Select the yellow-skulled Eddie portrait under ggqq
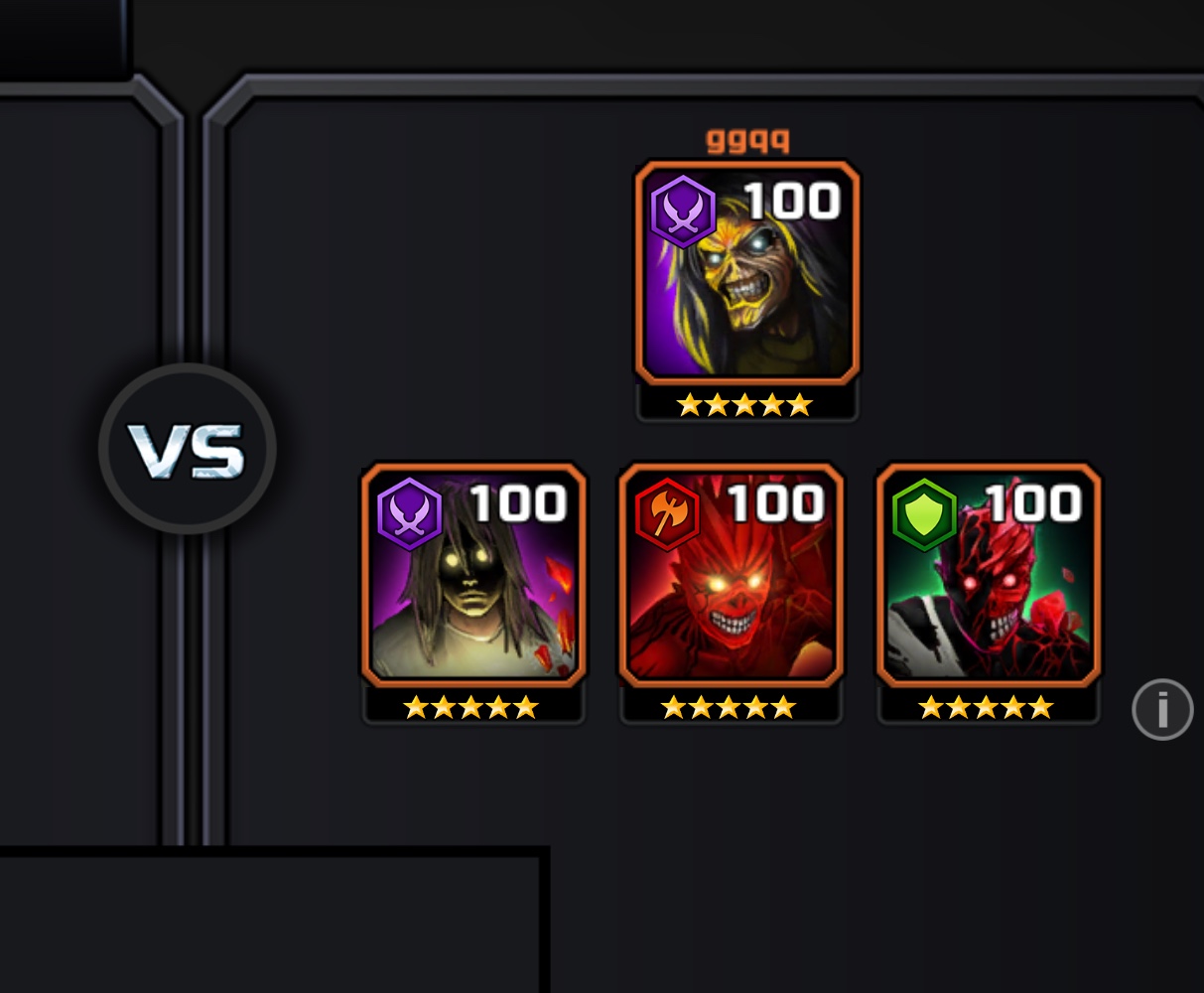This screenshot has height=993, width=1204. pos(746,273)
